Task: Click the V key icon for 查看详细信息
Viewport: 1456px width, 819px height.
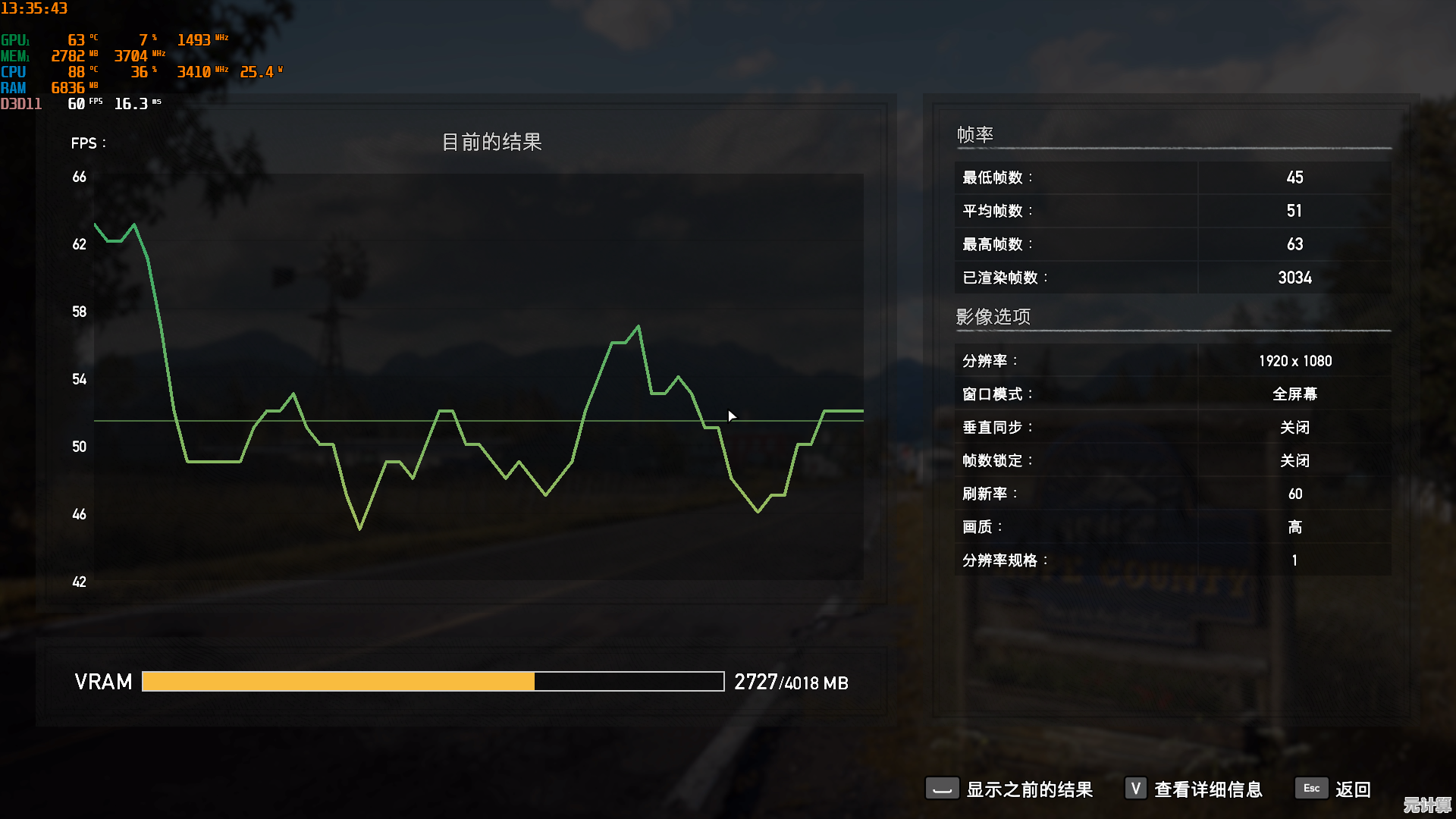Action: pyautogui.click(x=1135, y=789)
